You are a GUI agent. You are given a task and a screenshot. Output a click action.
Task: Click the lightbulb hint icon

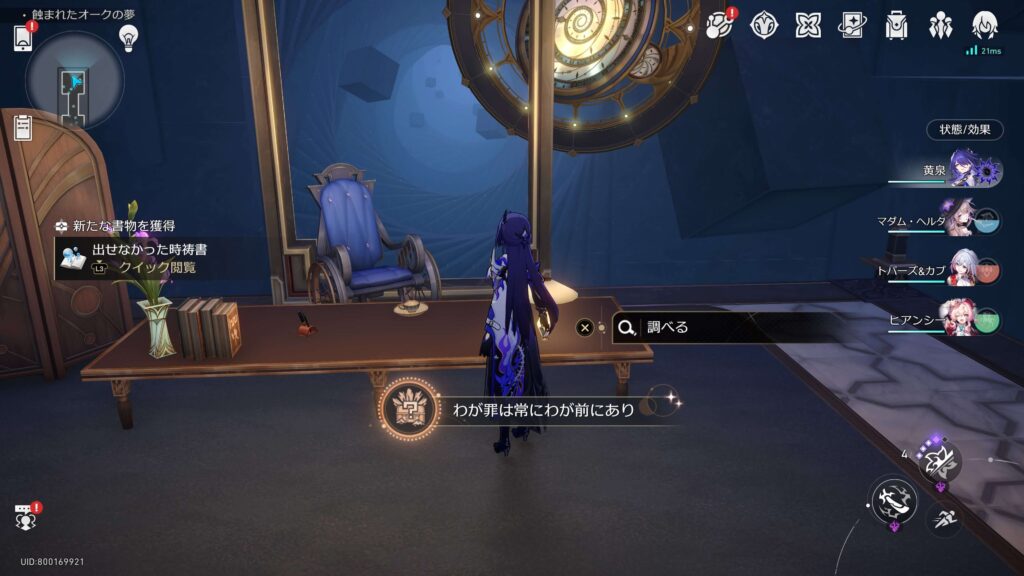[x=128, y=37]
